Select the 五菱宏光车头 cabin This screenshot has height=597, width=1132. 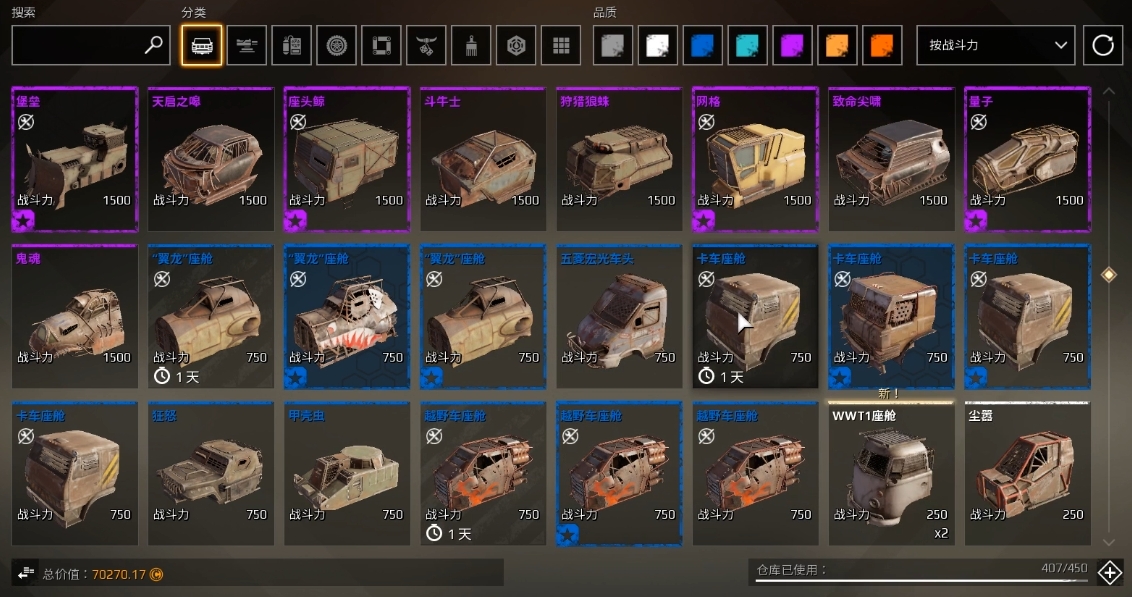click(618, 316)
